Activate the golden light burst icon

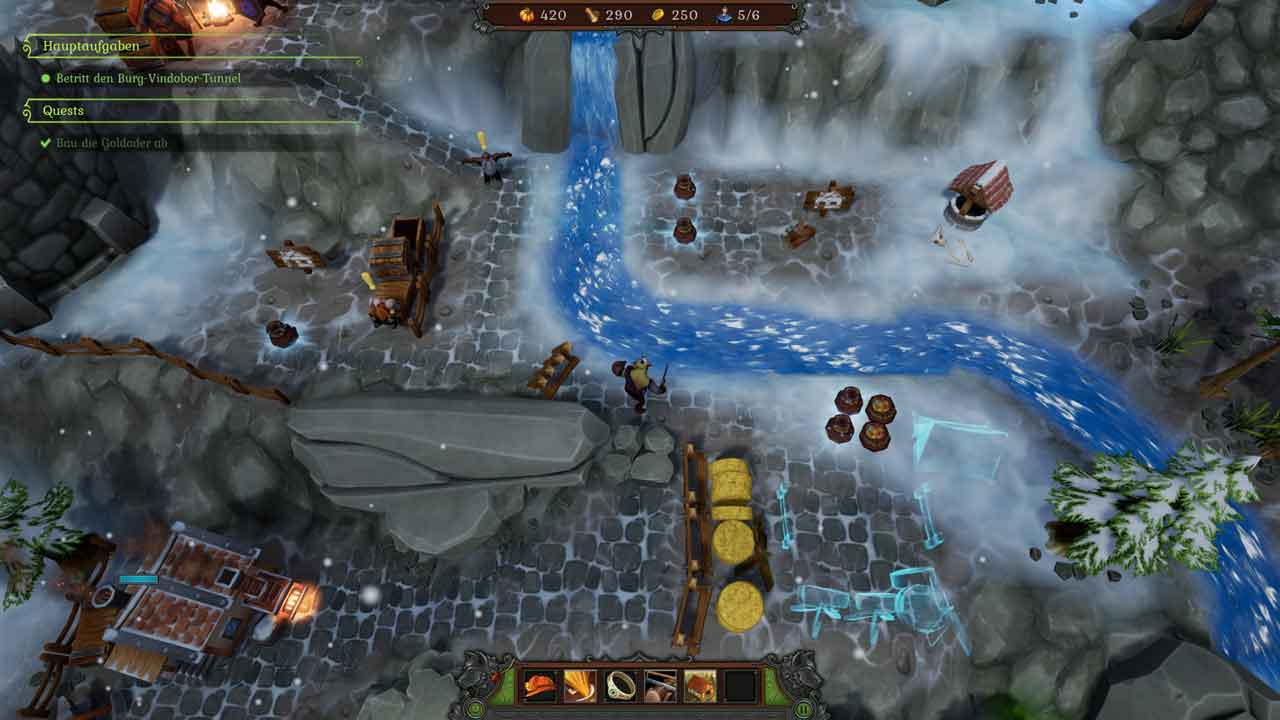click(x=580, y=686)
